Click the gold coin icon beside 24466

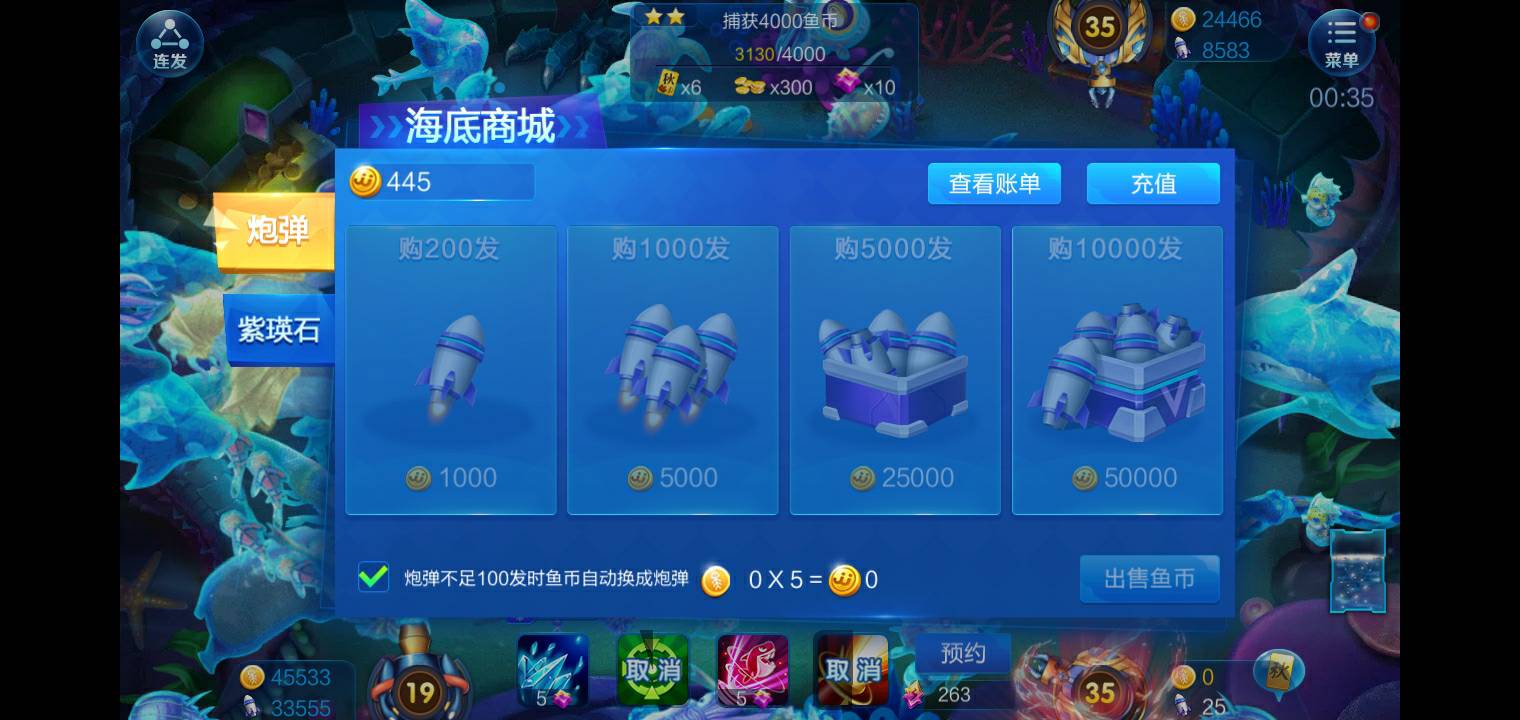1184,20
